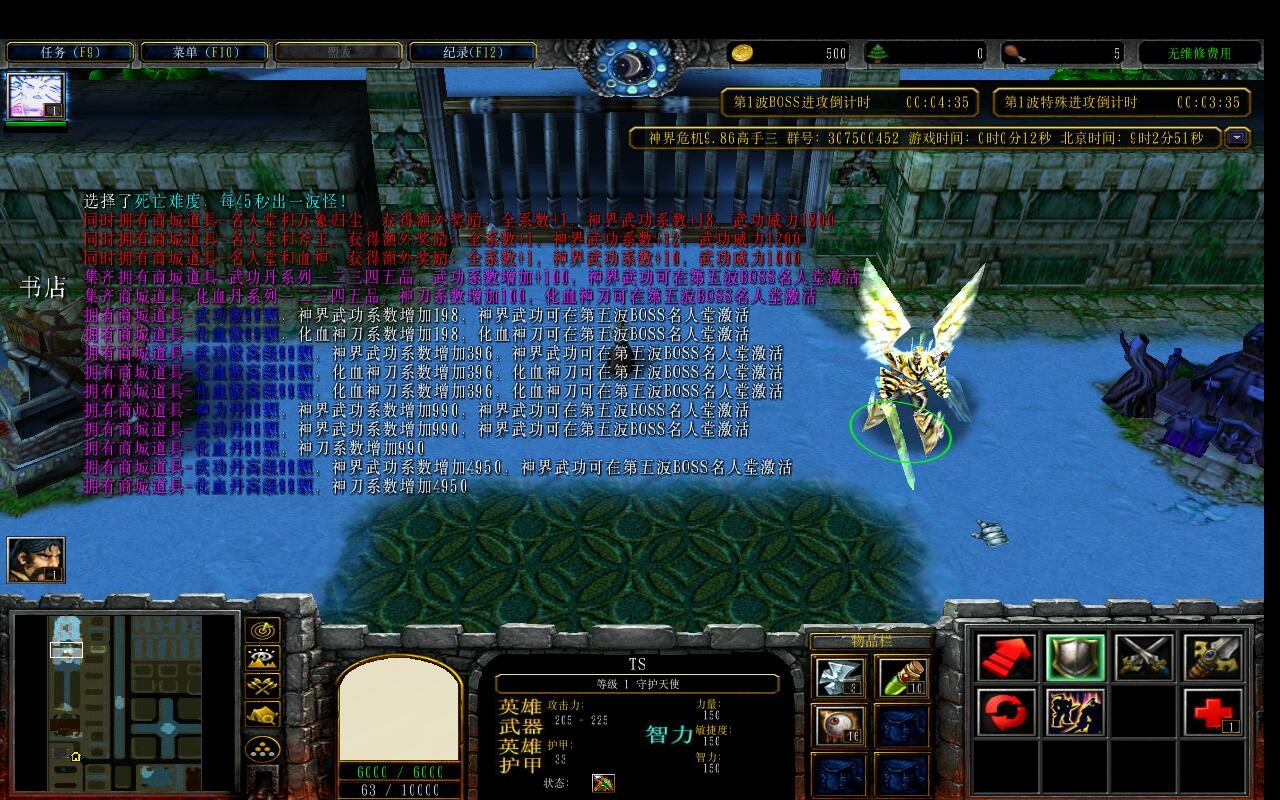Toggle the minimap creep camp display button
The height and width of the screenshot is (800, 1280).
(x=263, y=716)
